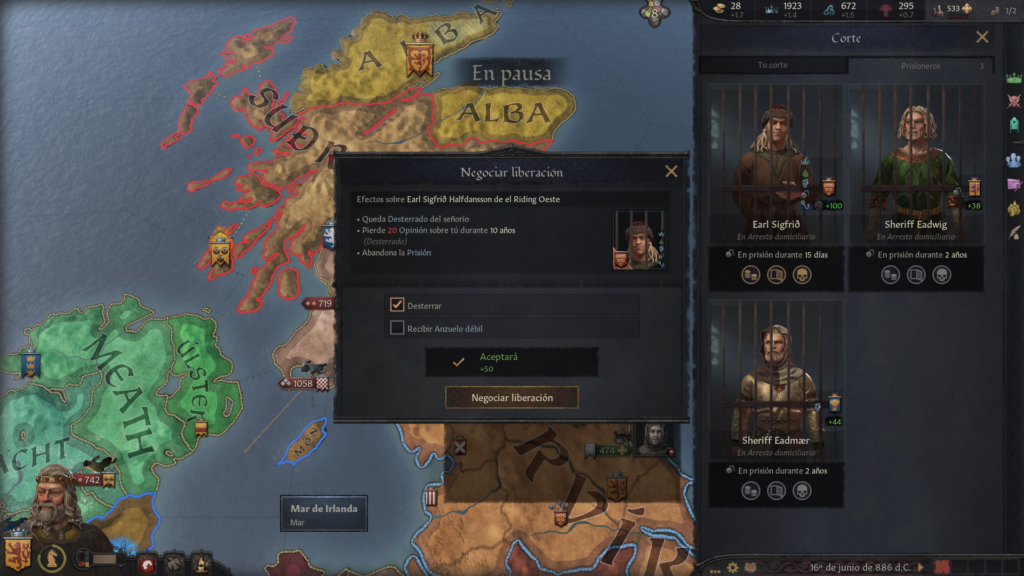Screen dimensions: 1024x576
Task: Click the Negociar liberación confirm button
Action: [511, 398]
